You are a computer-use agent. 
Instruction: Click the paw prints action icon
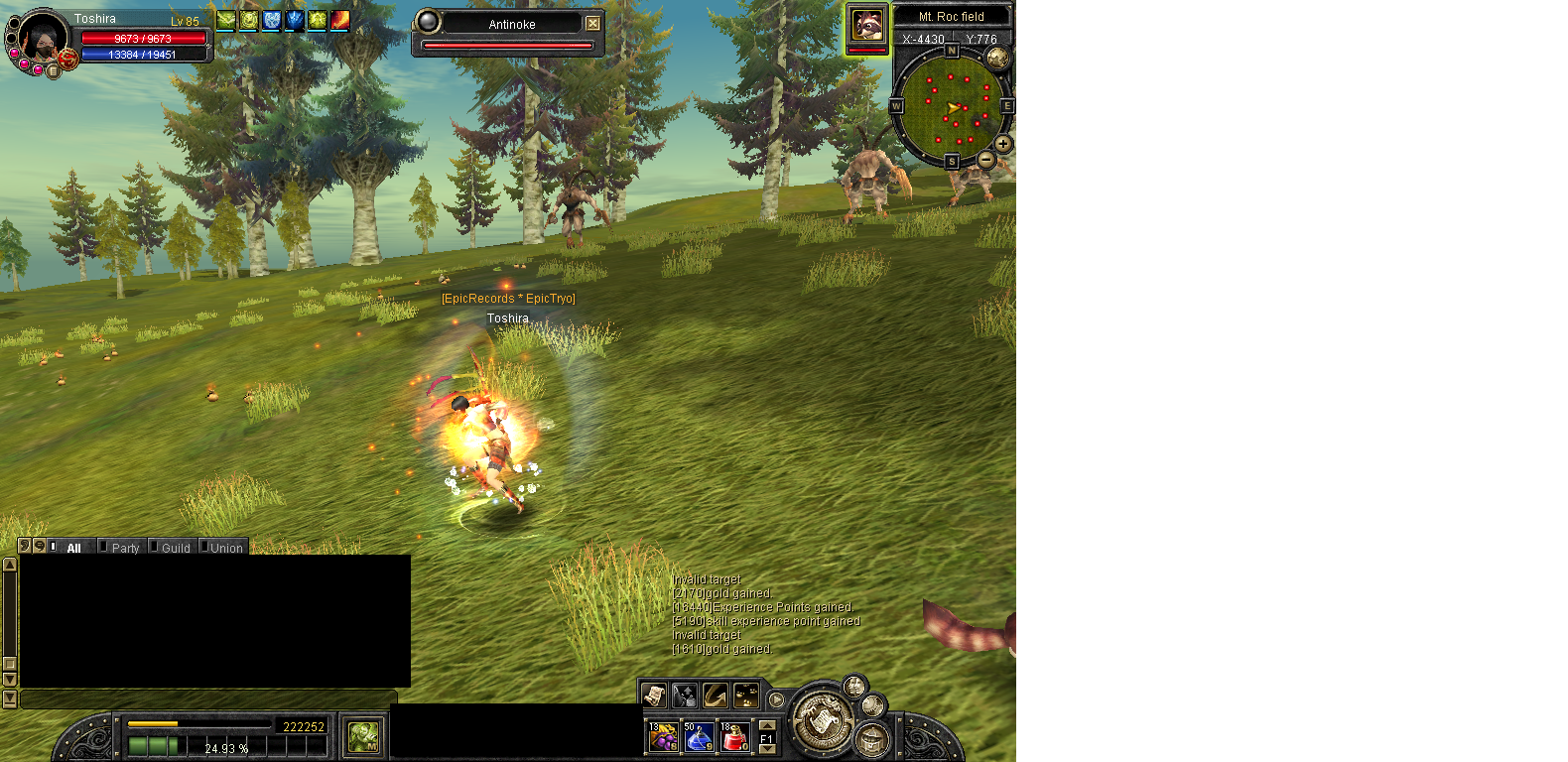[x=746, y=696]
